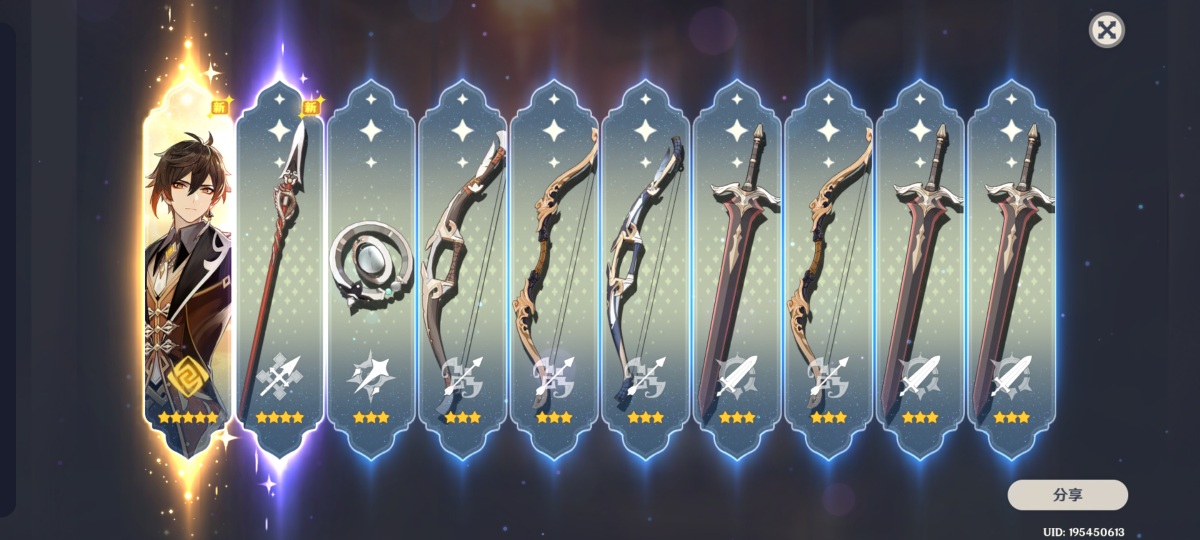Pick the silver ring catalyst card
The width and height of the screenshot is (1200, 540).
coord(371,270)
